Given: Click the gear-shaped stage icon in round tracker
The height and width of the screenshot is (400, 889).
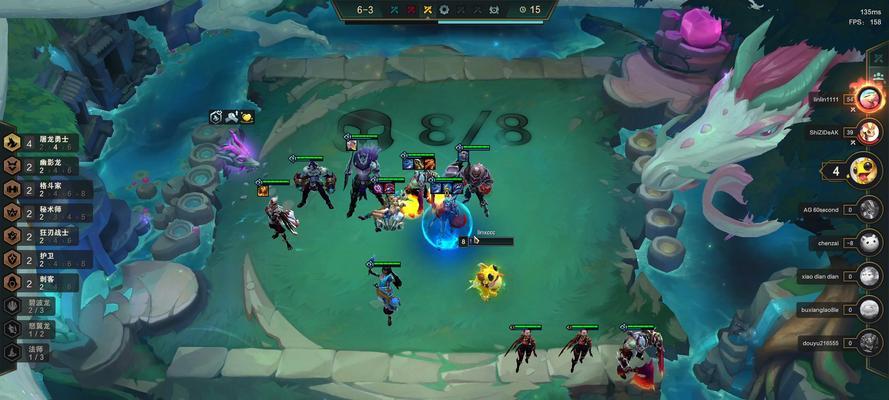Looking at the screenshot, I should [x=444, y=10].
